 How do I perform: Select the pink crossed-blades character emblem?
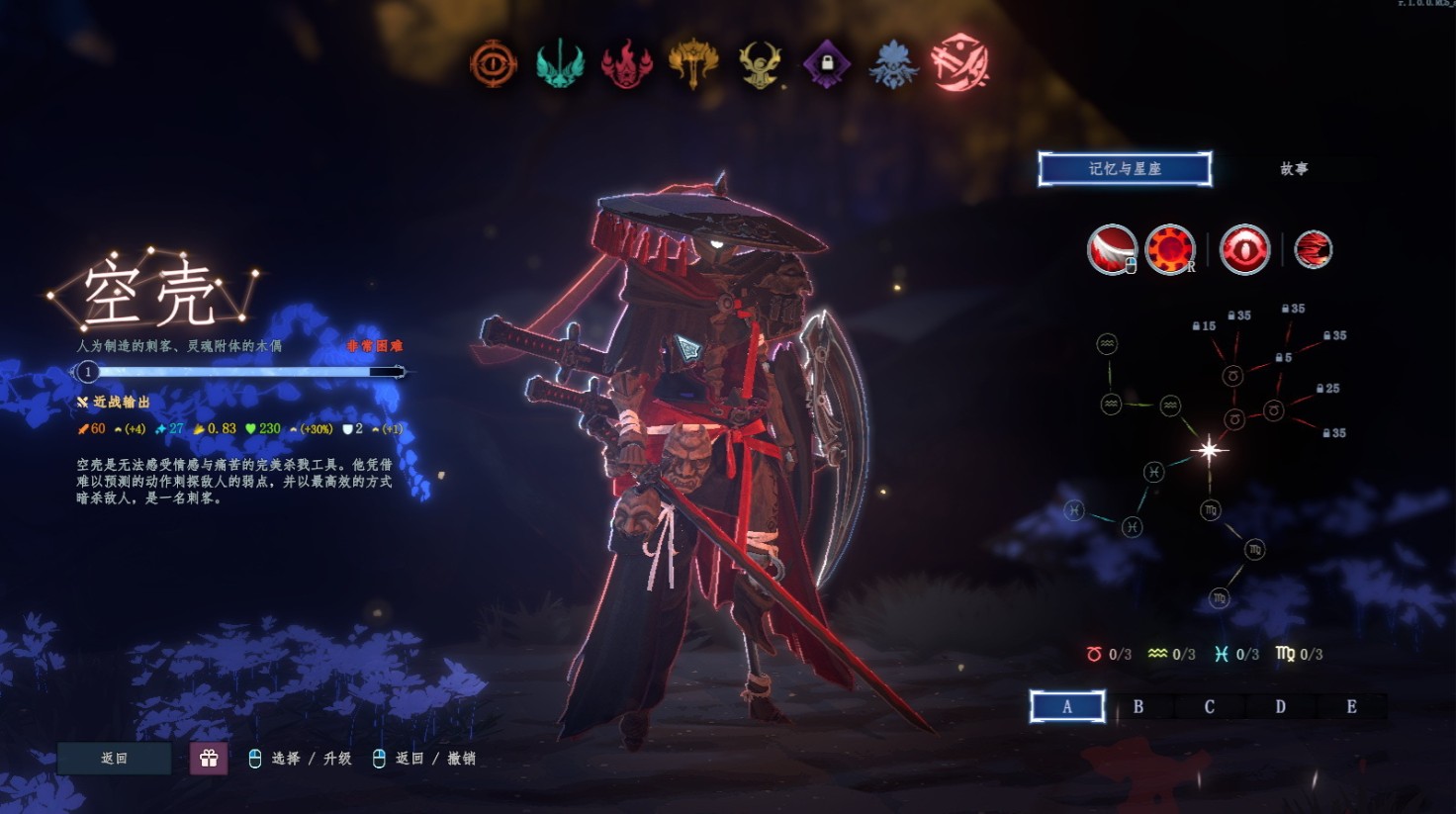point(959,62)
